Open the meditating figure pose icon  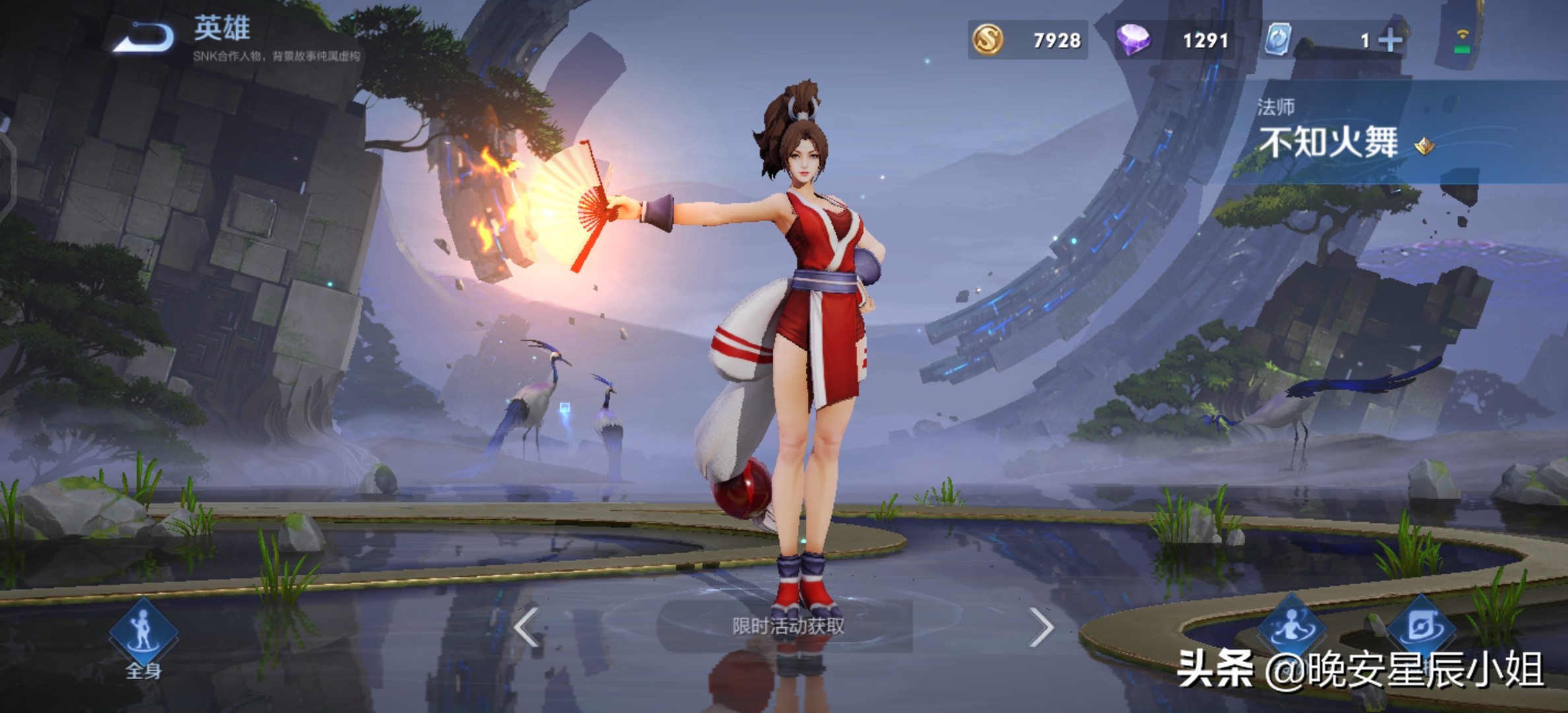coord(1290,625)
